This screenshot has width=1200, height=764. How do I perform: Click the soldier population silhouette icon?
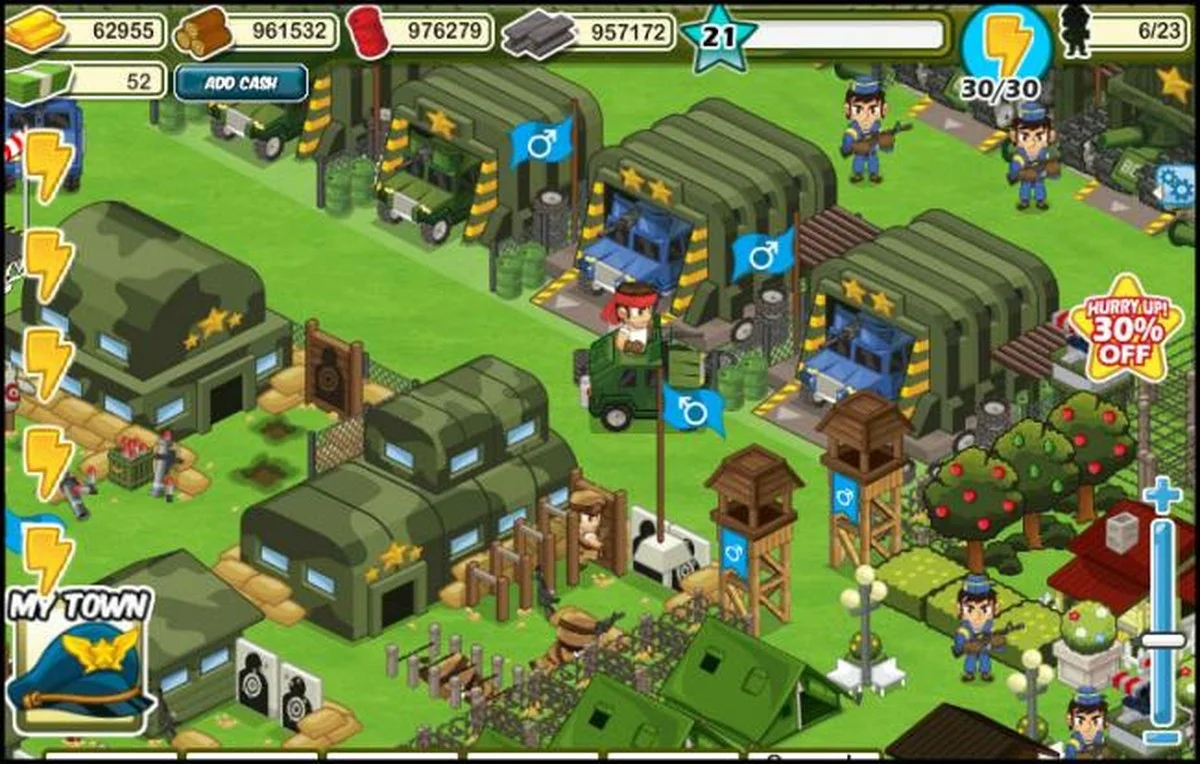(1075, 30)
